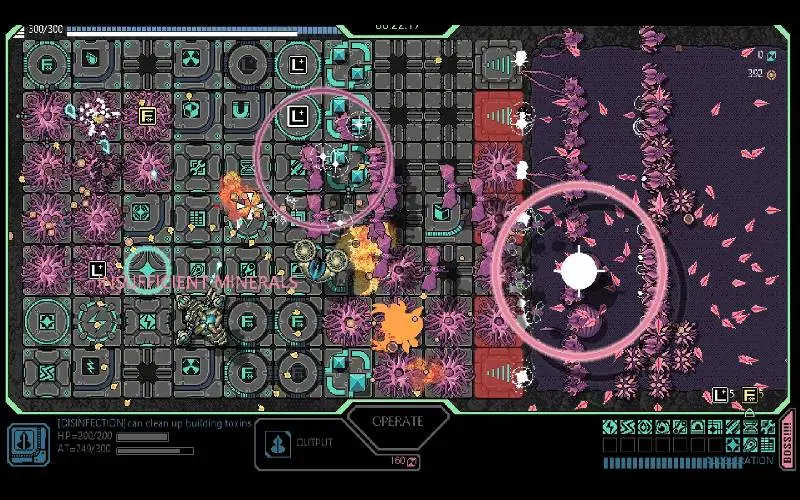Select the diagonal stripes module icon

click(733, 427)
